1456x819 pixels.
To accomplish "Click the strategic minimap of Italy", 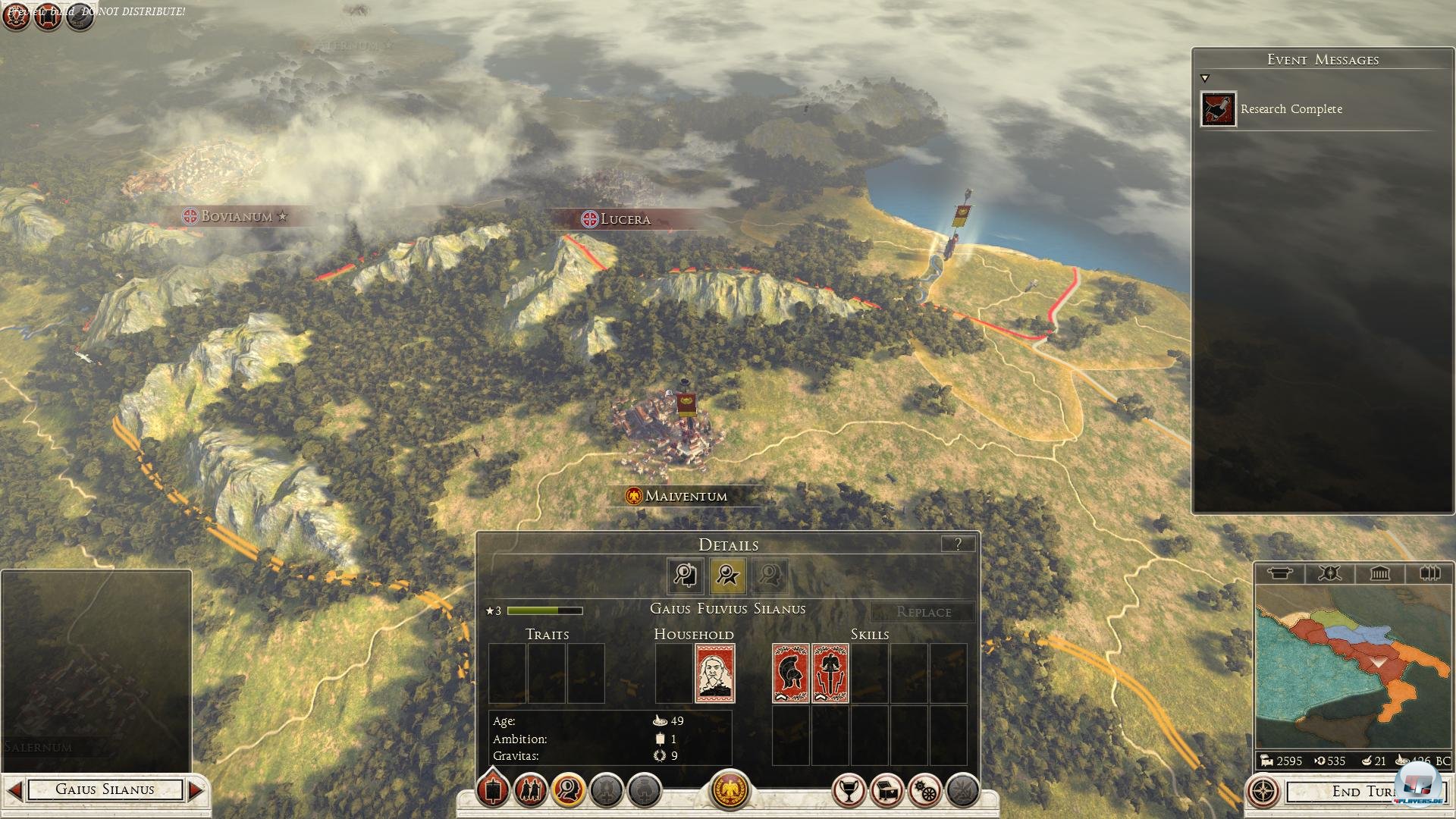I will coord(1353,666).
